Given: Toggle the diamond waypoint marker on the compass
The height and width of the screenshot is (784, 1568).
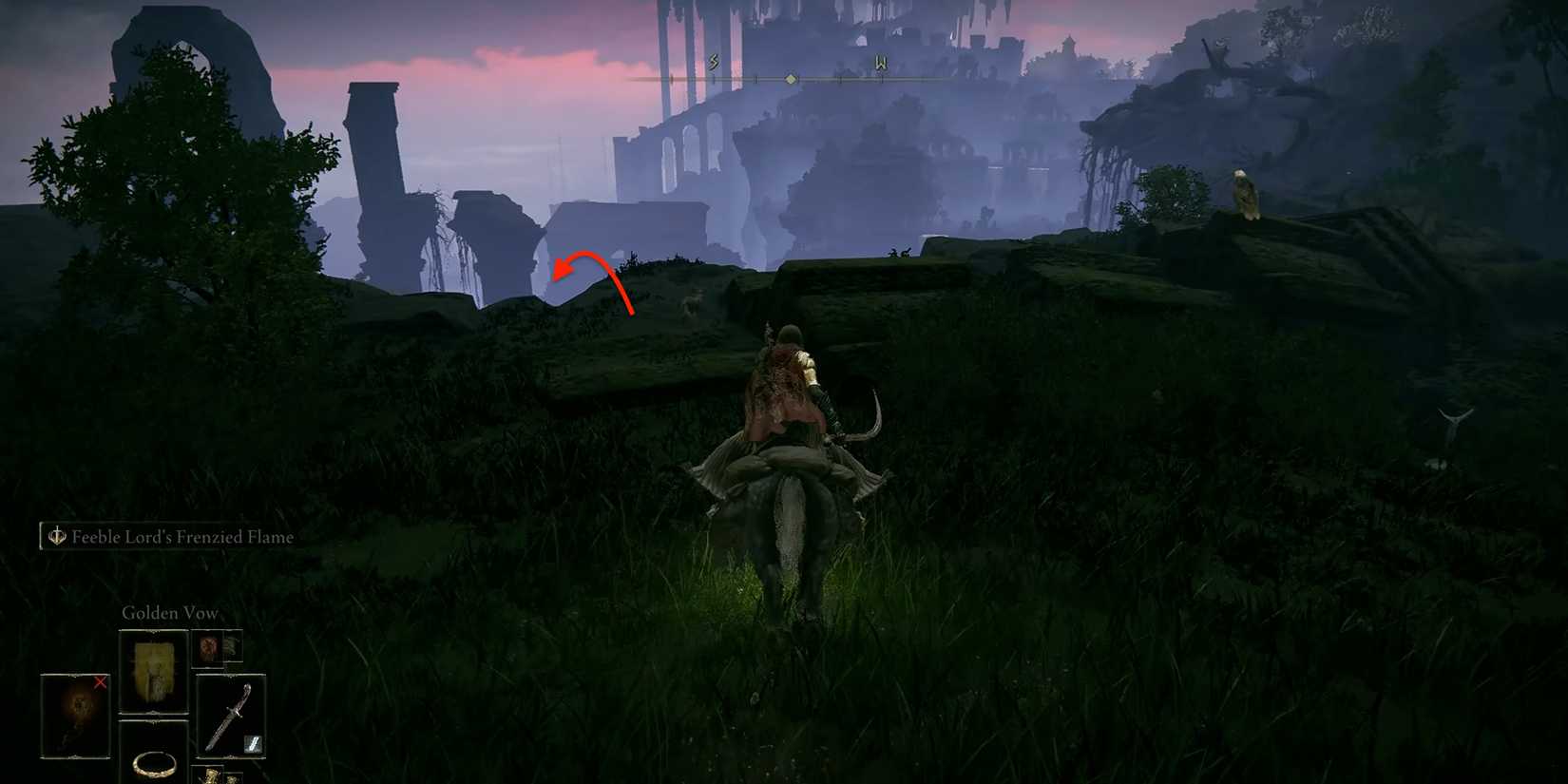Looking at the screenshot, I should [x=792, y=80].
